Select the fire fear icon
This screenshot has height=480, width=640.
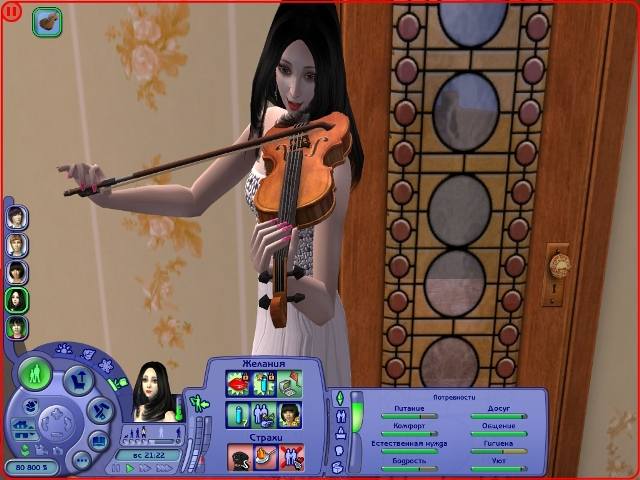(265, 458)
